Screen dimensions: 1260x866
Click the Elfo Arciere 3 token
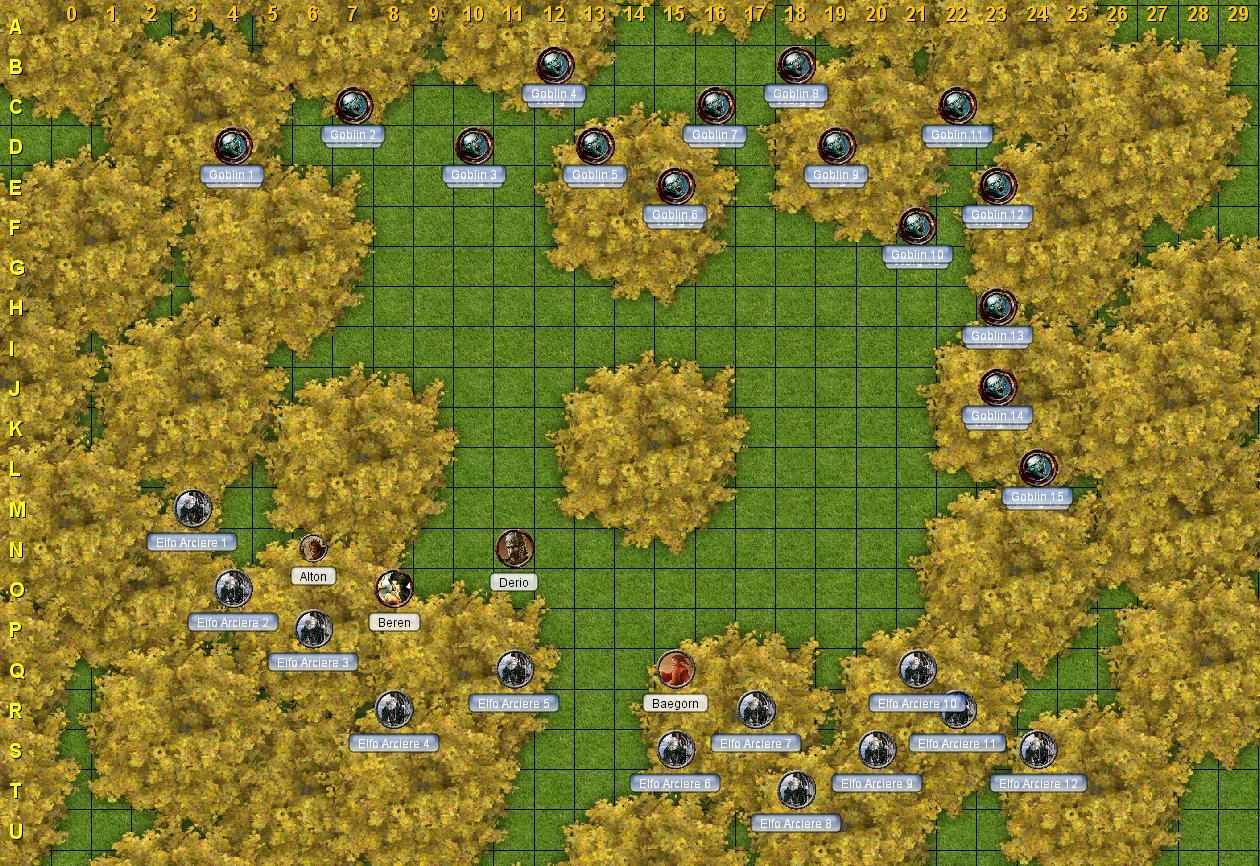tap(313, 629)
